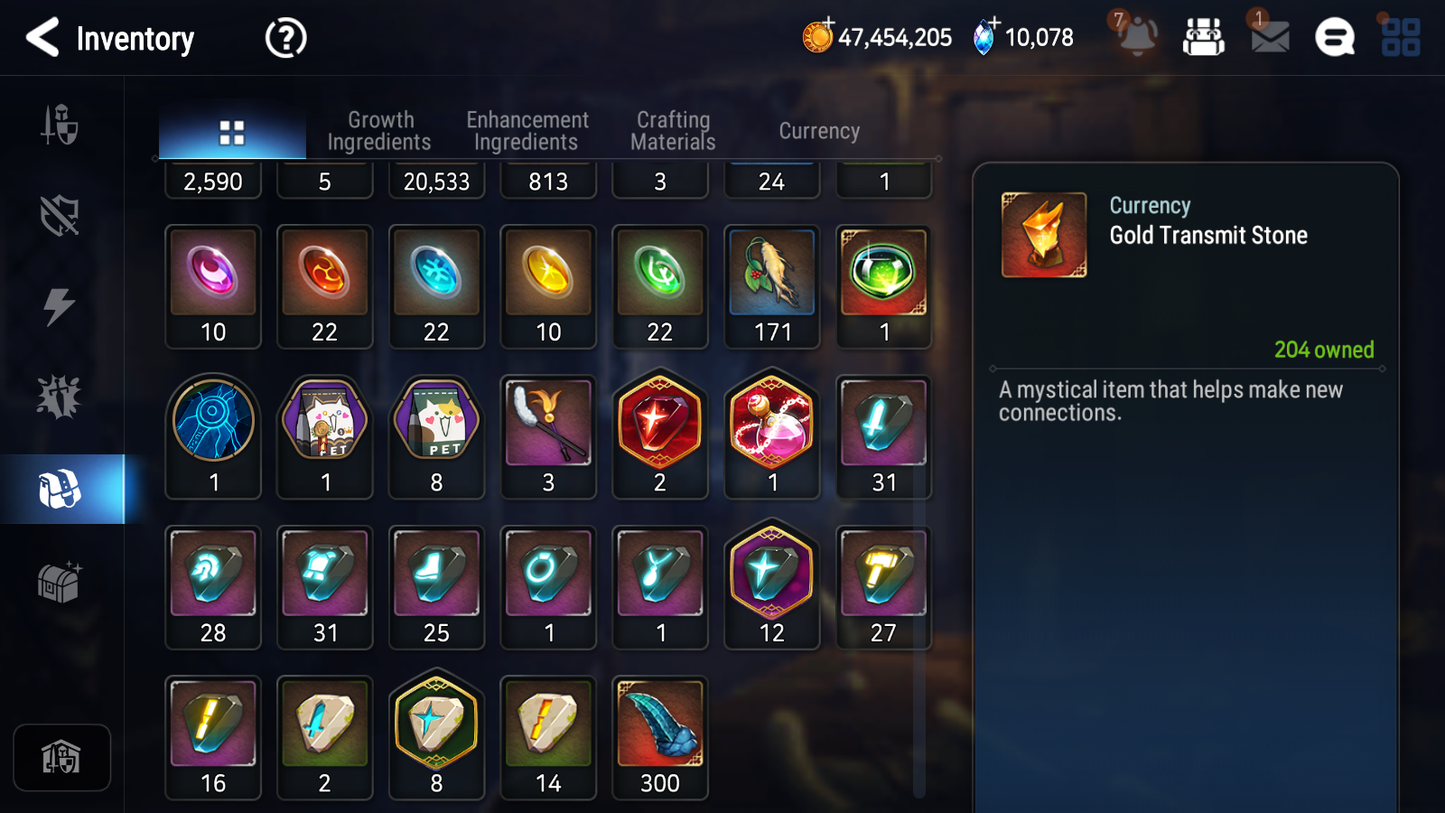1445x813 pixels.
Task: Open the notifications bell with 7 alerts
Action: pyautogui.click(x=1135, y=37)
